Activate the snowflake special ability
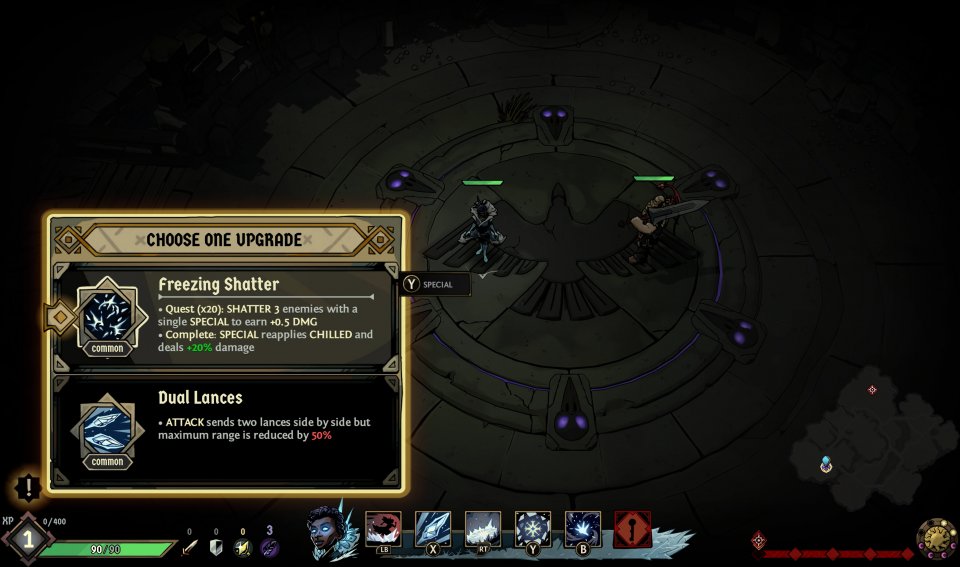Screen dimensions: 960x567 pos(533,528)
